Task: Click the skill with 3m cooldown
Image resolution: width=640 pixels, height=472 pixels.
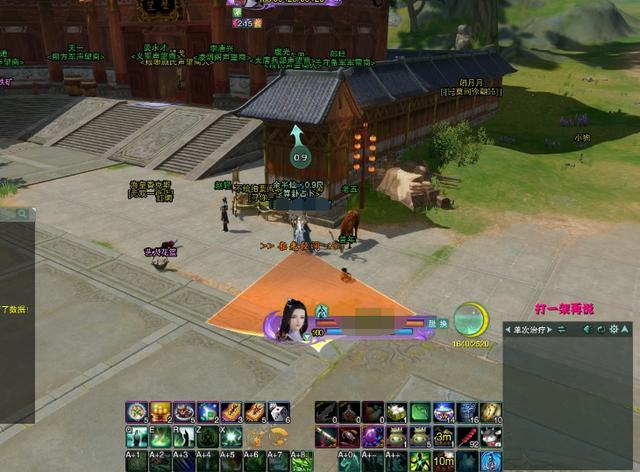Action: (x=443, y=437)
